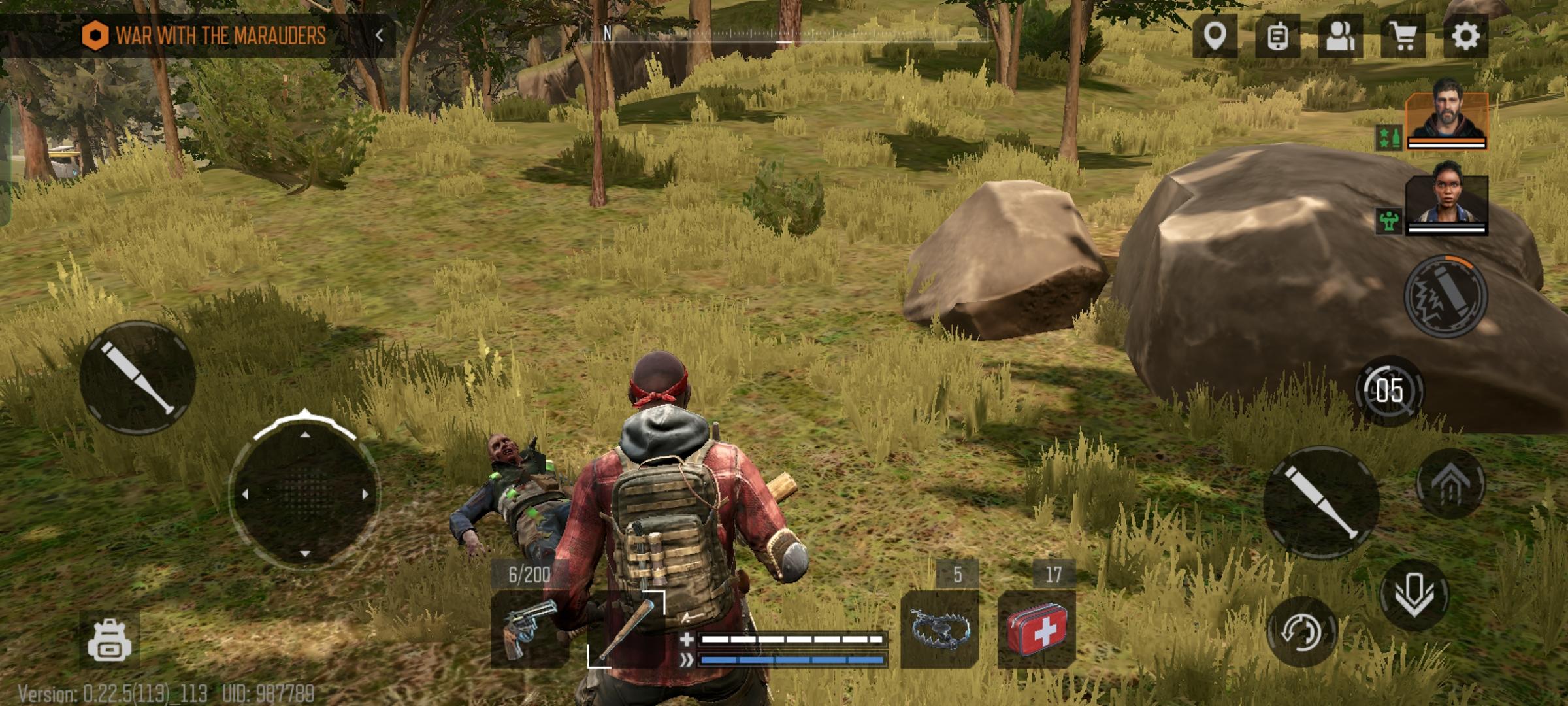Image resolution: width=1568 pixels, height=706 pixels.
Task: Open the shopping cart store
Action: (1403, 36)
